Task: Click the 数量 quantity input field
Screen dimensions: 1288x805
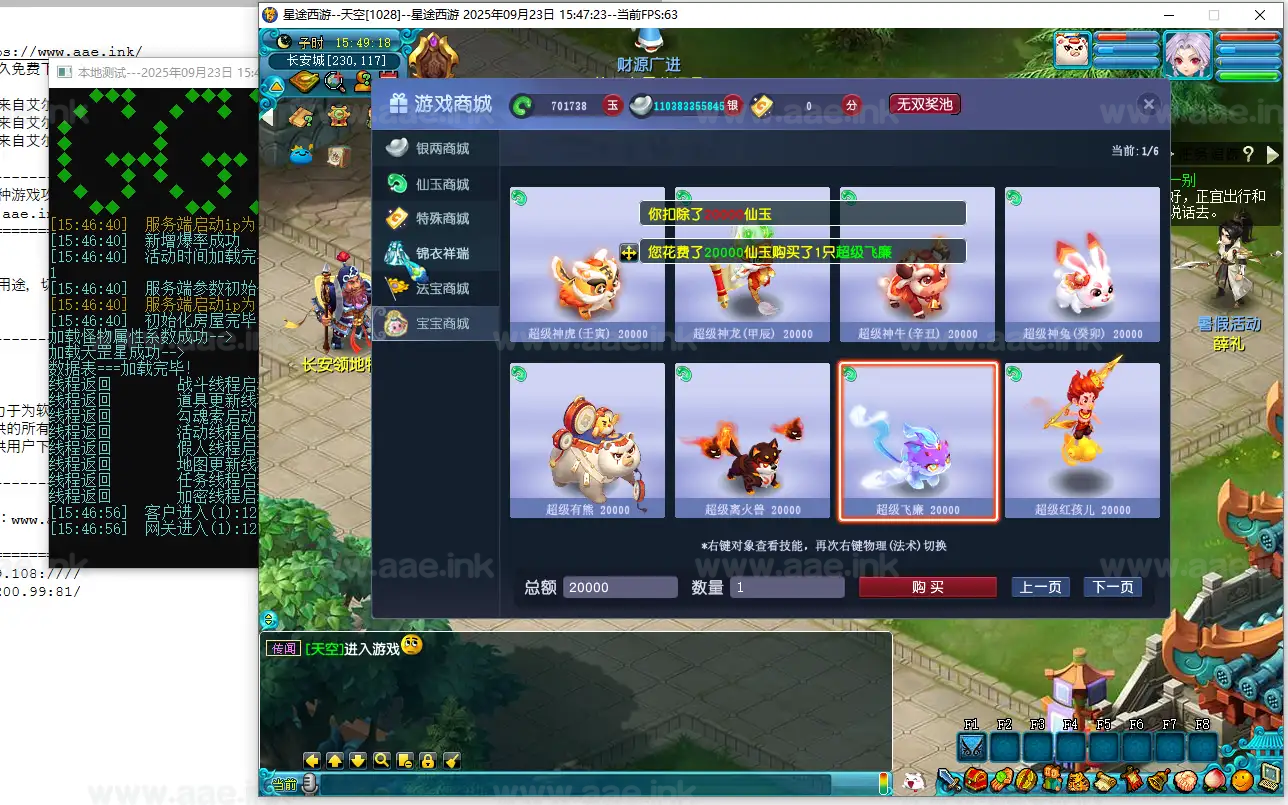Action: click(787, 587)
